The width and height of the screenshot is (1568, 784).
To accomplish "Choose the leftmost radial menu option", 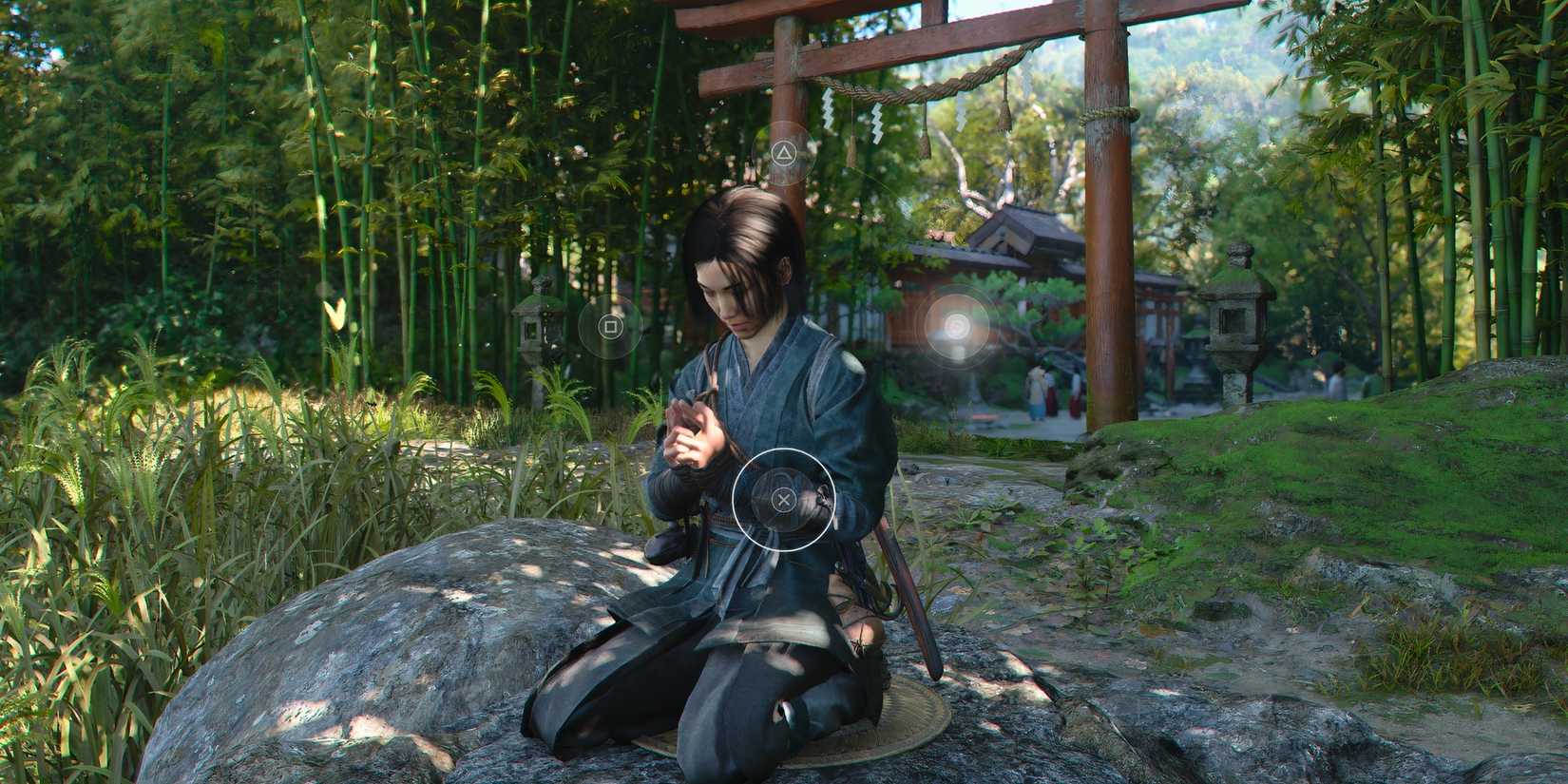I will 611,327.
